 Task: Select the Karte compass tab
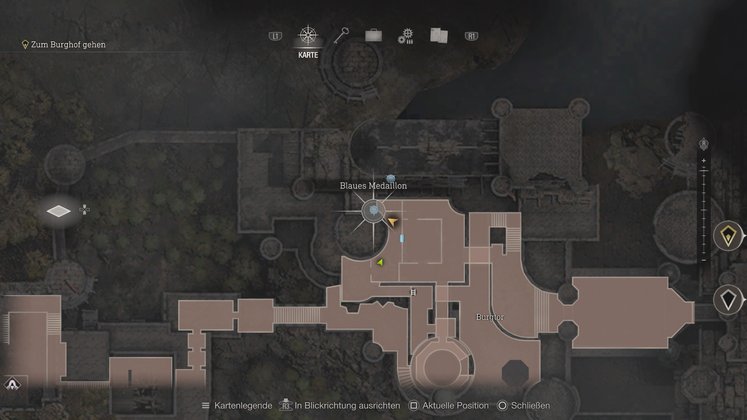(x=308, y=37)
